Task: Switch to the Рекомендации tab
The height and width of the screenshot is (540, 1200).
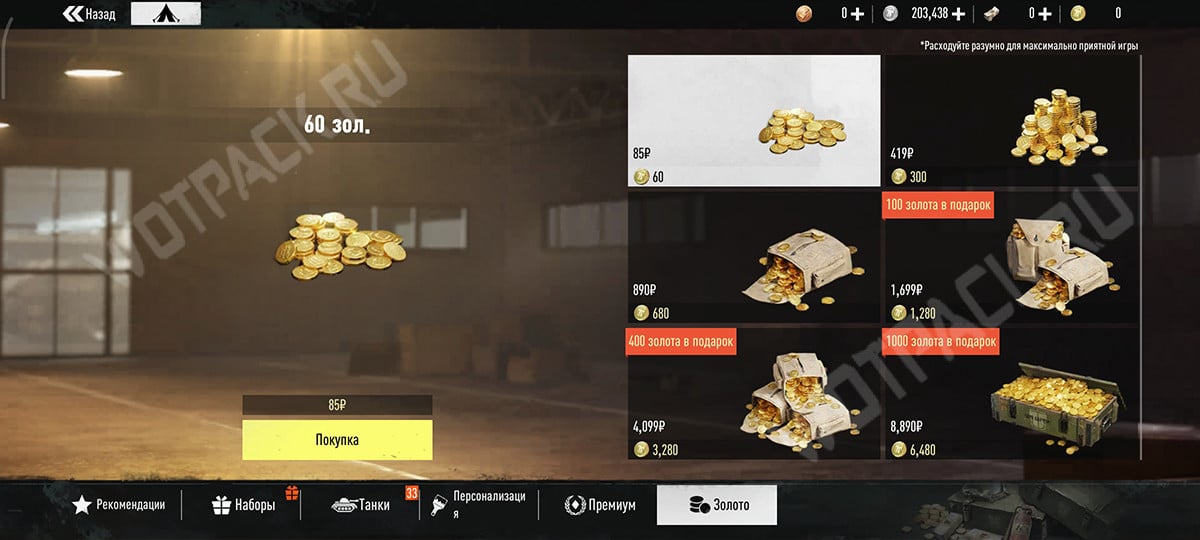Action: tap(118, 505)
